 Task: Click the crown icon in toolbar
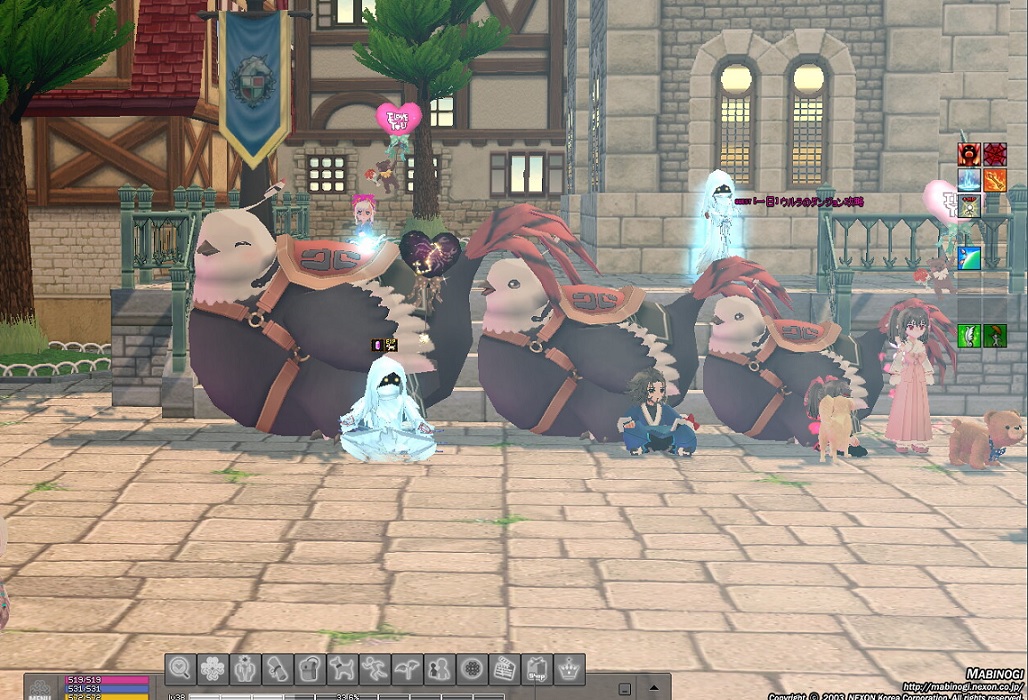pyautogui.click(x=569, y=667)
